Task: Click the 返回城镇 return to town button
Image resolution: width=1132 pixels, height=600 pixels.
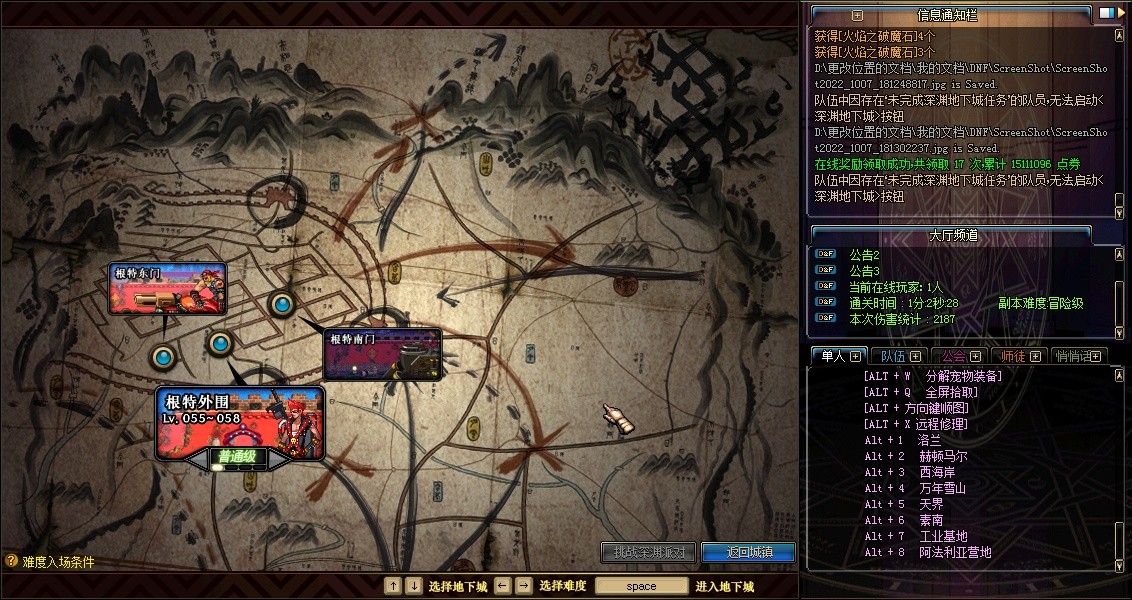Action: [748, 552]
